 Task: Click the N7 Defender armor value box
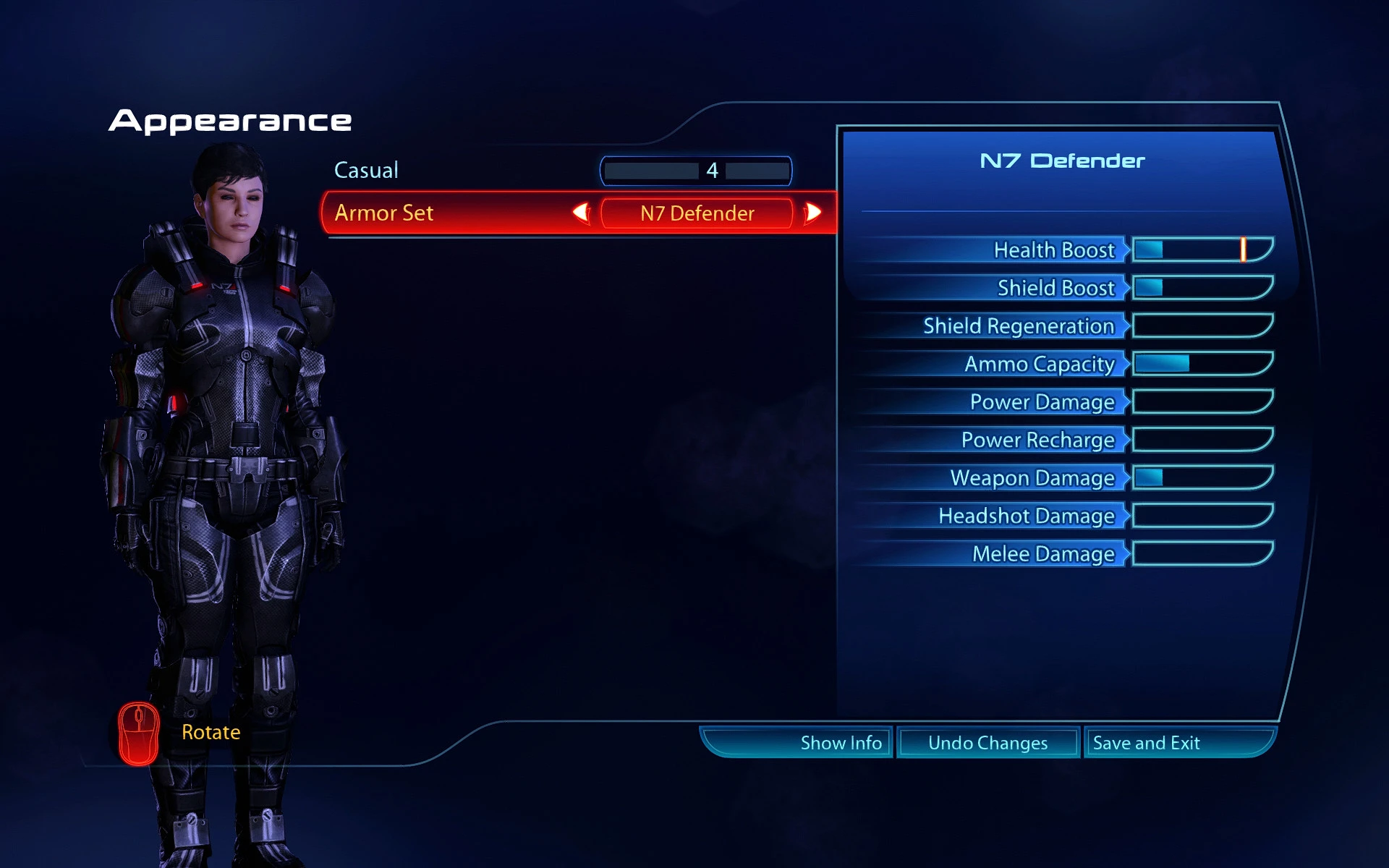pos(697,213)
